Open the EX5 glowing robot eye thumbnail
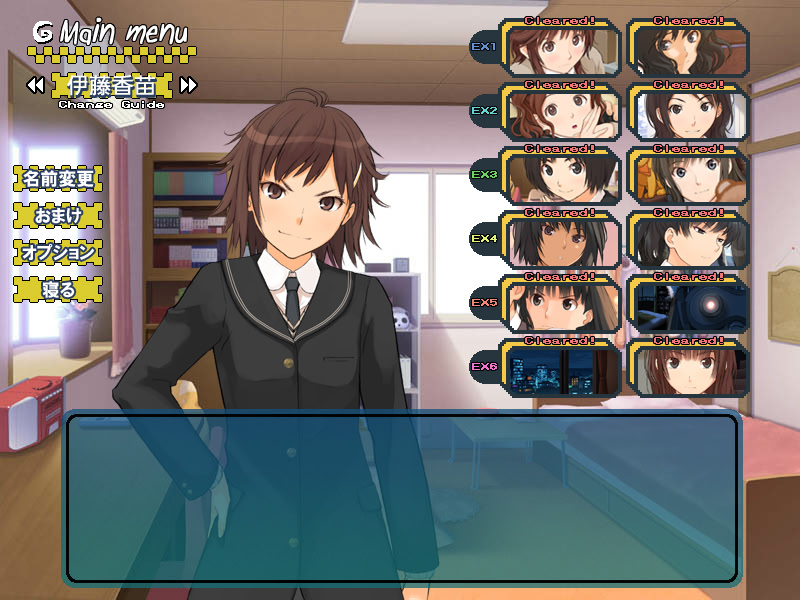Screen dimensions: 800x600 click(x=688, y=305)
